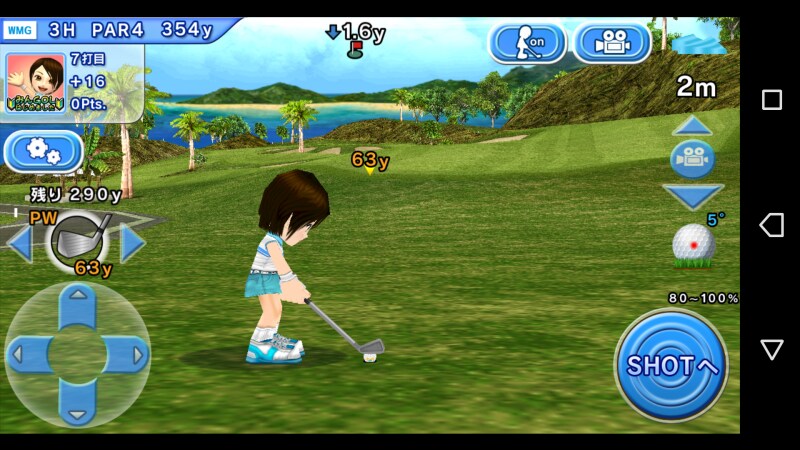The height and width of the screenshot is (450, 800).
Task: Open the gear settings button
Action: [x=43, y=151]
